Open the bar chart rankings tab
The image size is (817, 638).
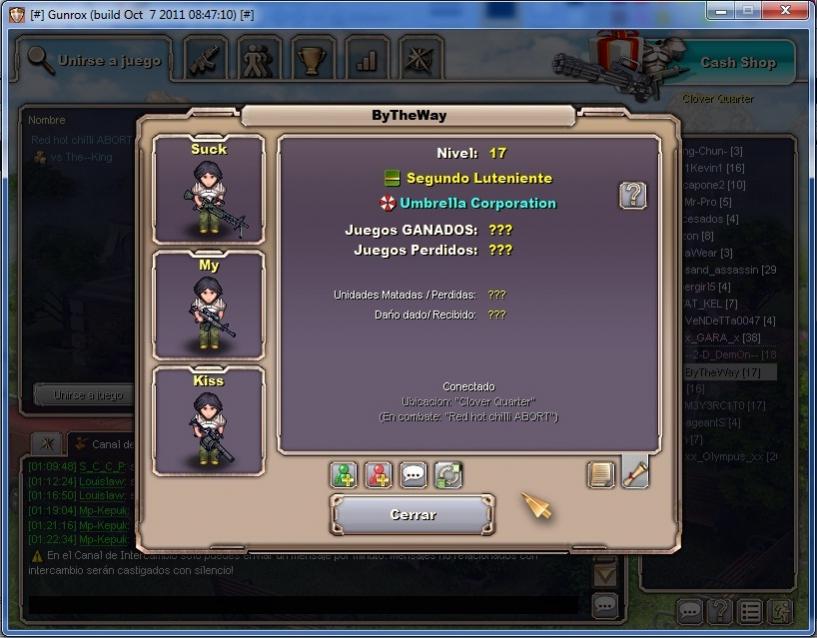coord(367,60)
